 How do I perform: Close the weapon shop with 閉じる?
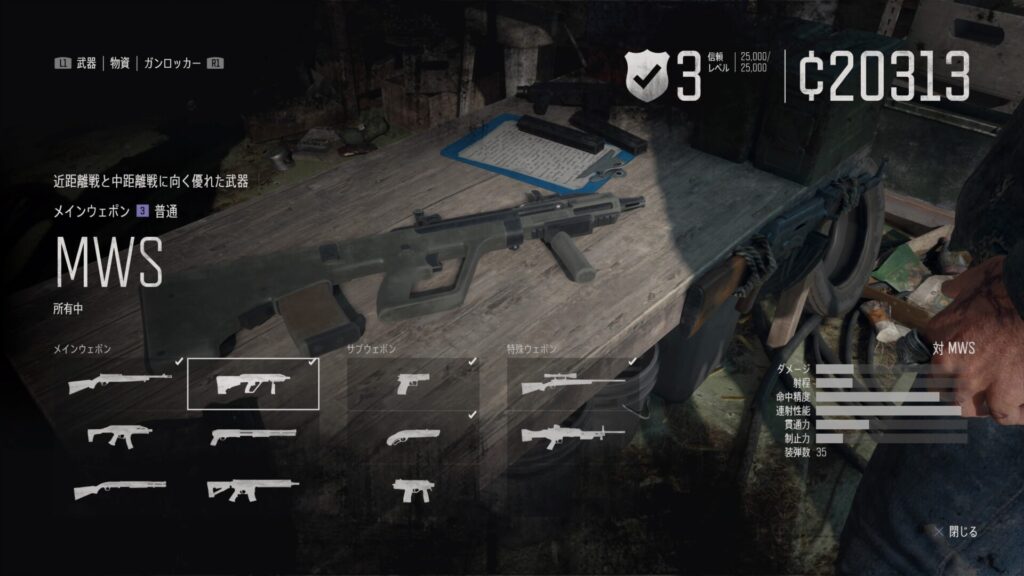click(x=956, y=531)
